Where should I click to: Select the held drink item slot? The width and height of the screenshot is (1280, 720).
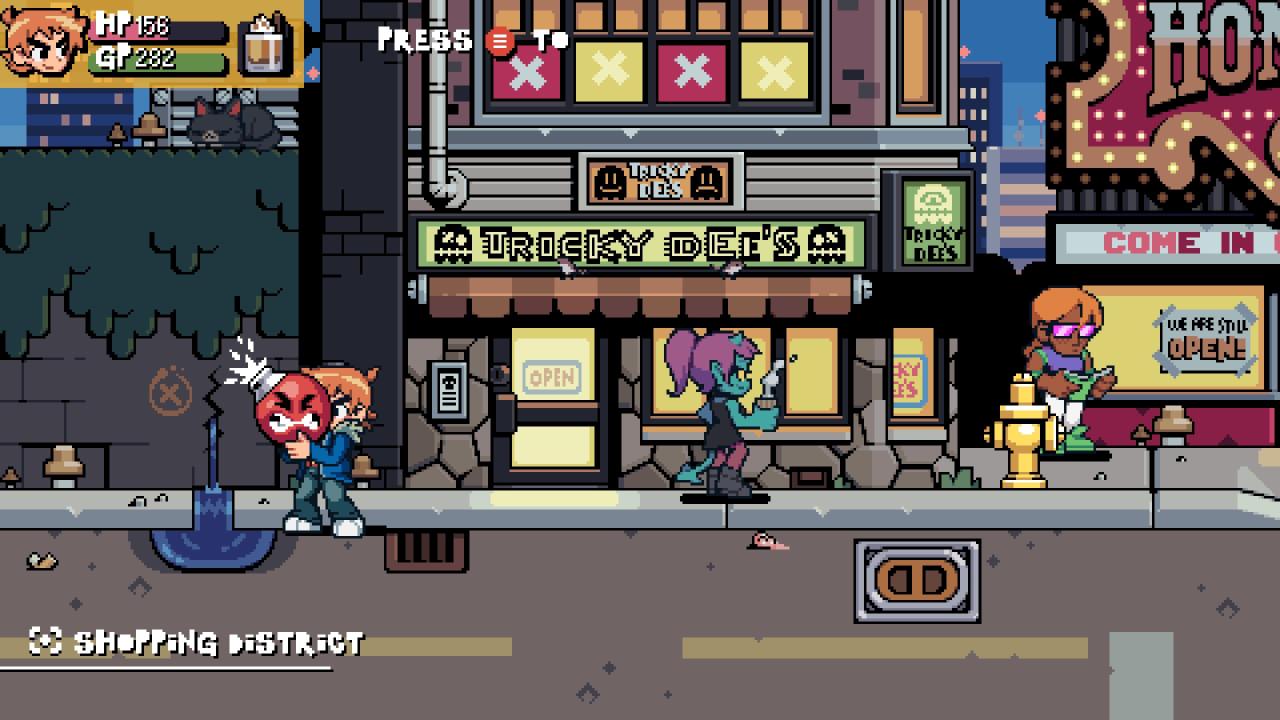click(265, 44)
